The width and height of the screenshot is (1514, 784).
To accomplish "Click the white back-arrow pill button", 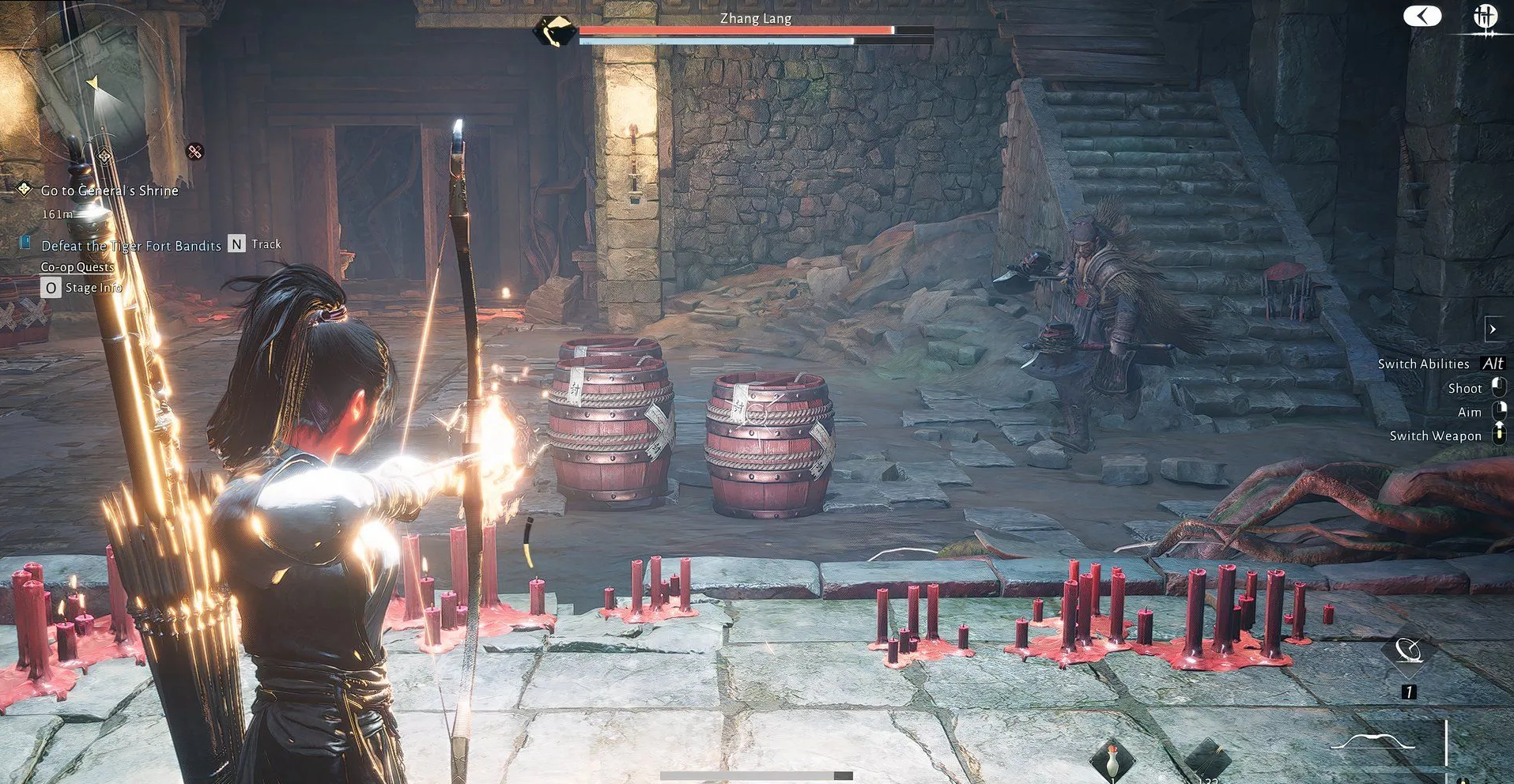I will click(1421, 16).
